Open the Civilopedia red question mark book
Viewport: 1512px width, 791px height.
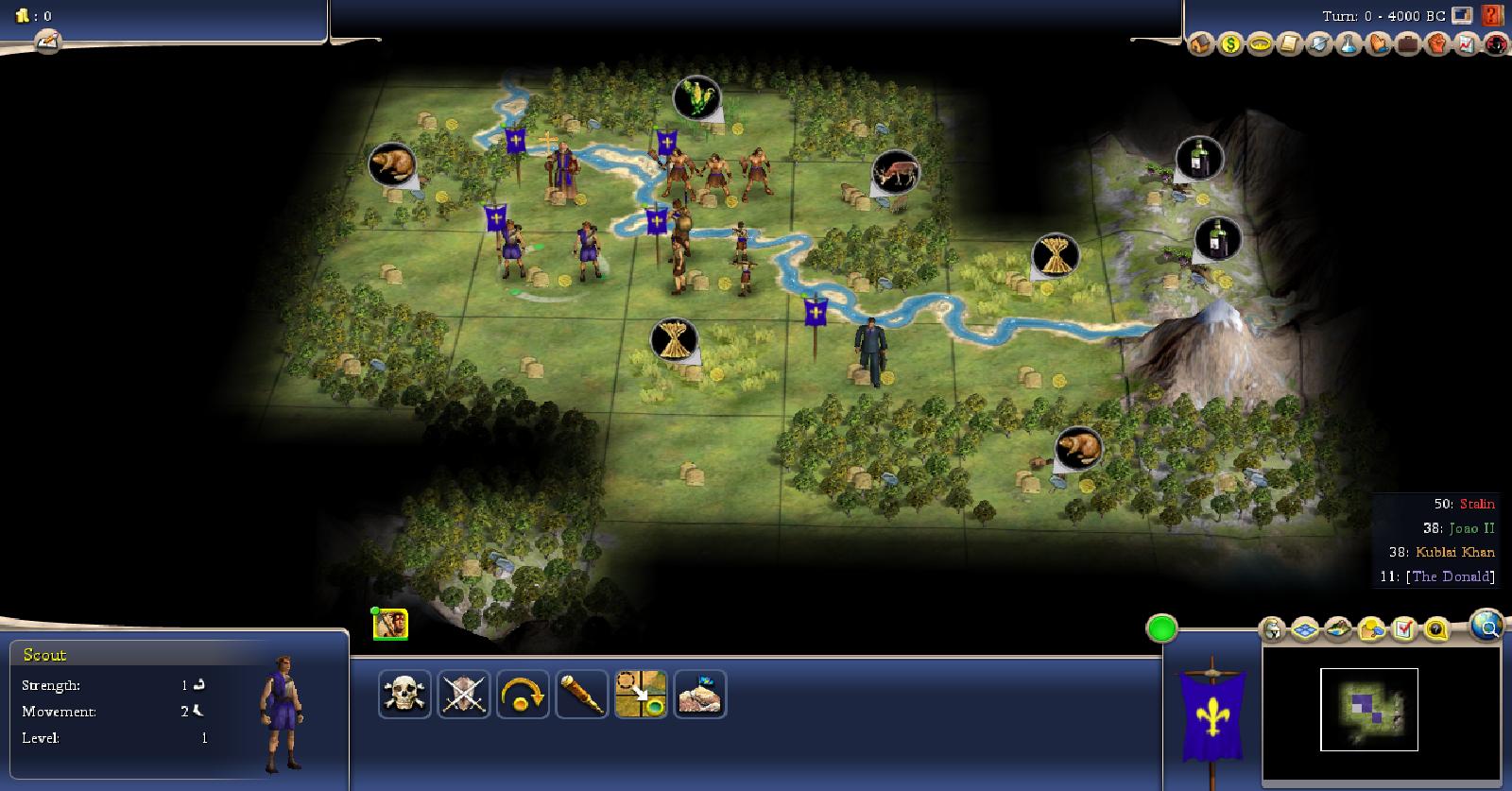[x=1492, y=15]
